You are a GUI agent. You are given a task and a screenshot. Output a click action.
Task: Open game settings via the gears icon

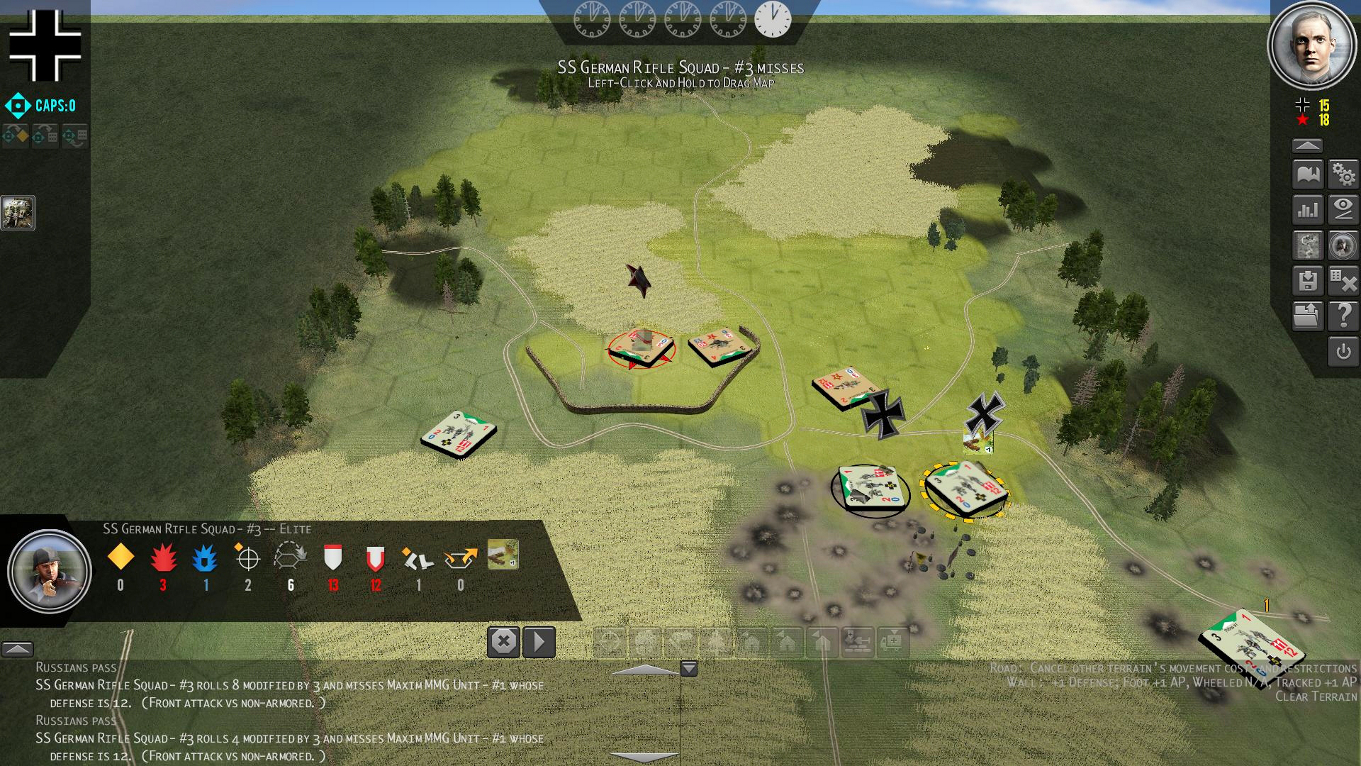1343,173
